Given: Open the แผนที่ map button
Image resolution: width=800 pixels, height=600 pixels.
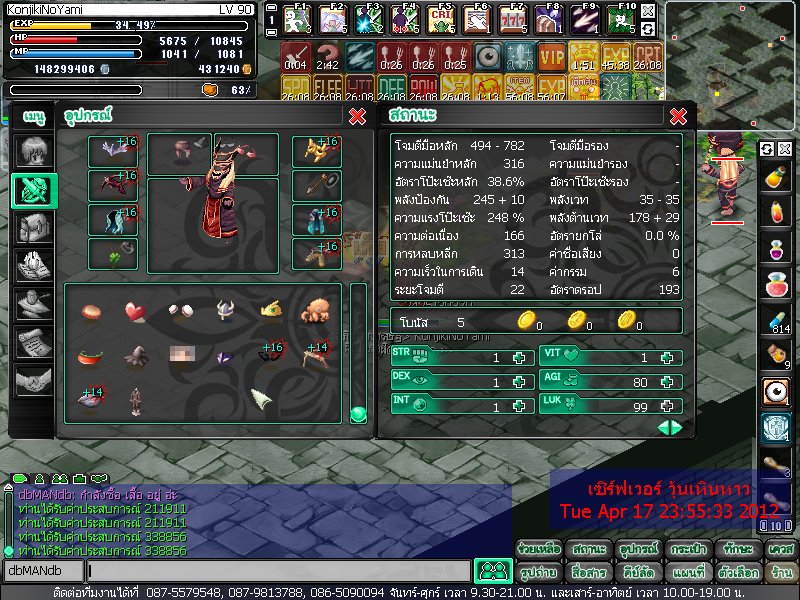Looking at the screenshot, I should [688, 573].
